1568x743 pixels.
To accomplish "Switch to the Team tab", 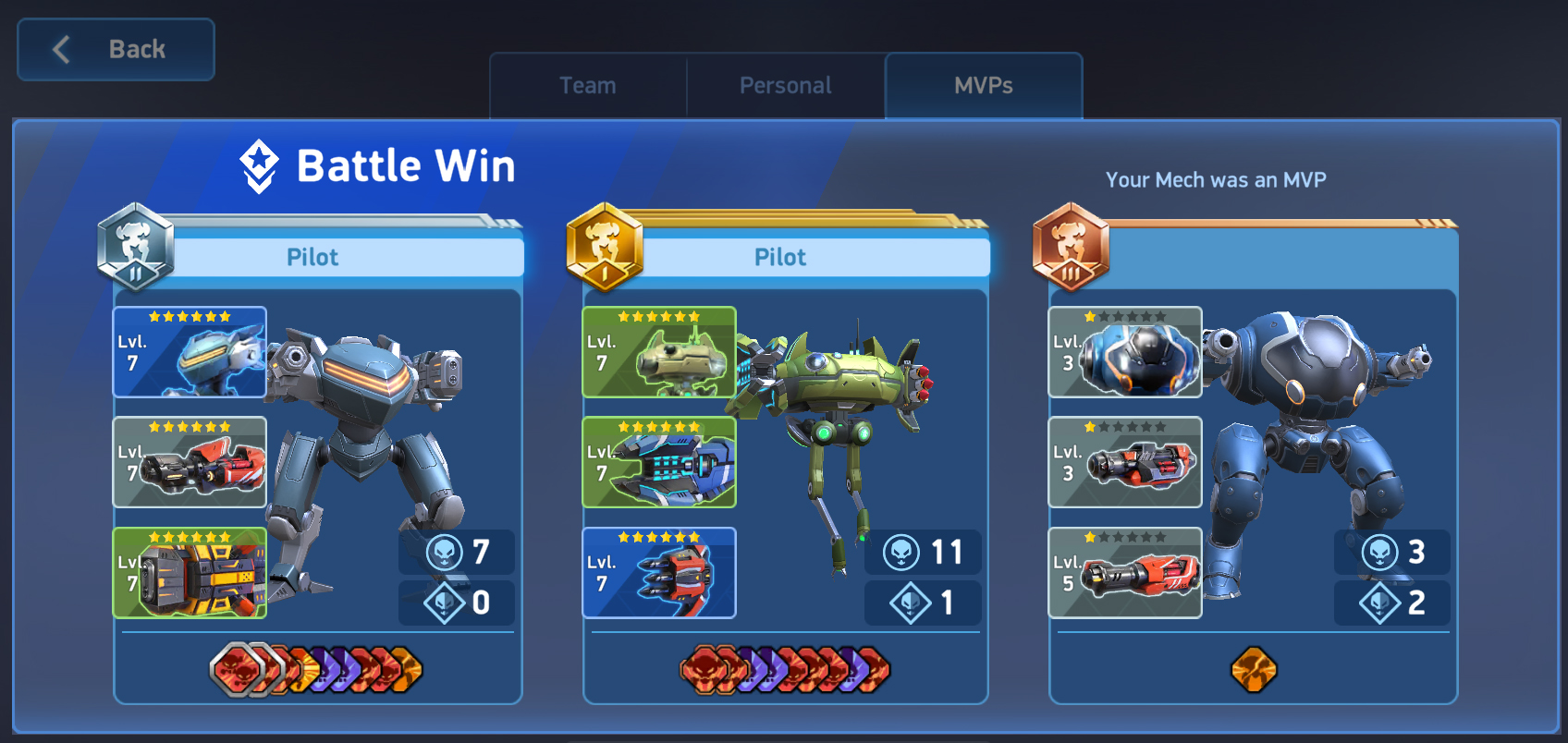I will tap(587, 85).
